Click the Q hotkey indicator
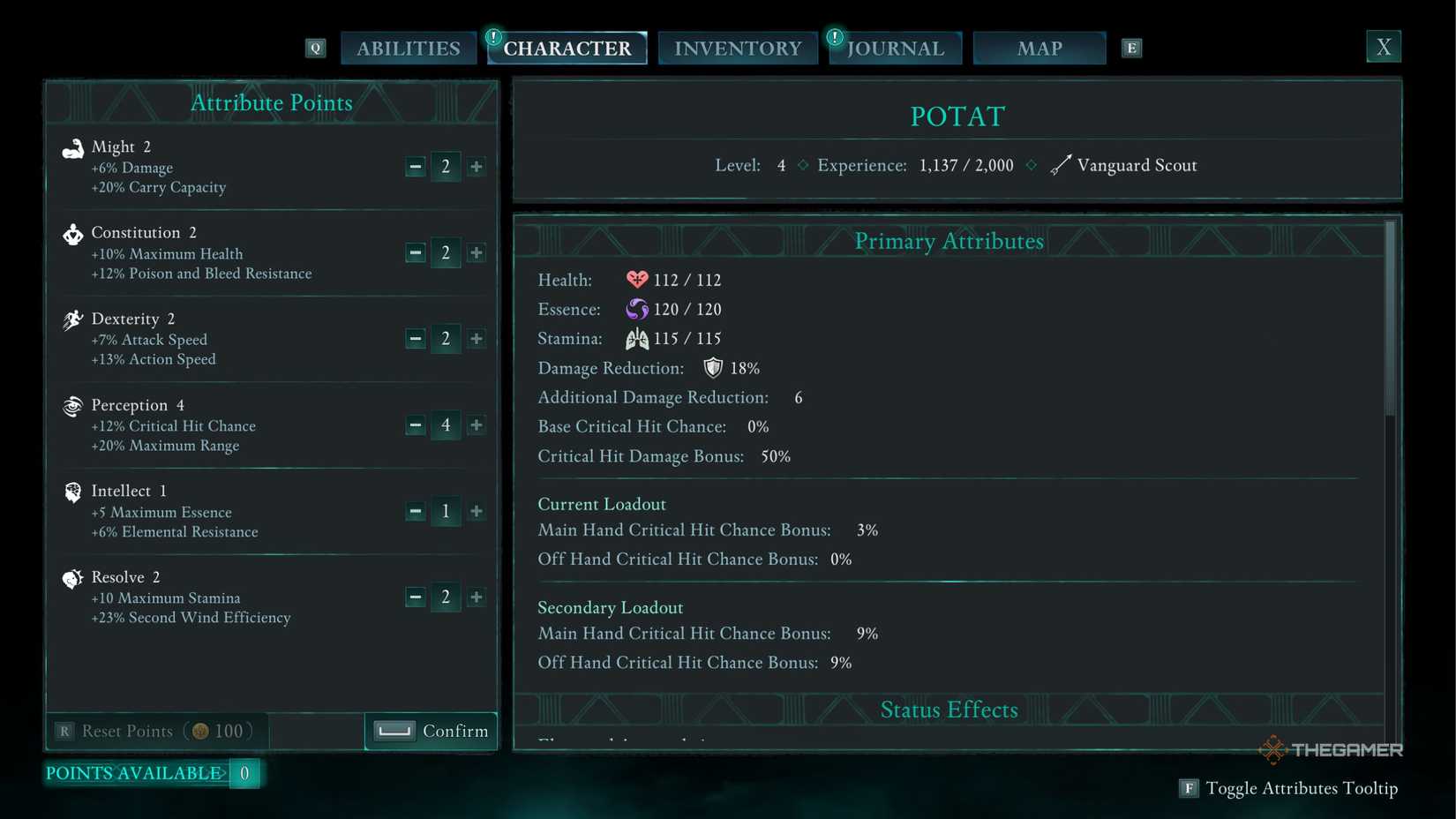The width and height of the screenshot is (1456, 819). 315,48
